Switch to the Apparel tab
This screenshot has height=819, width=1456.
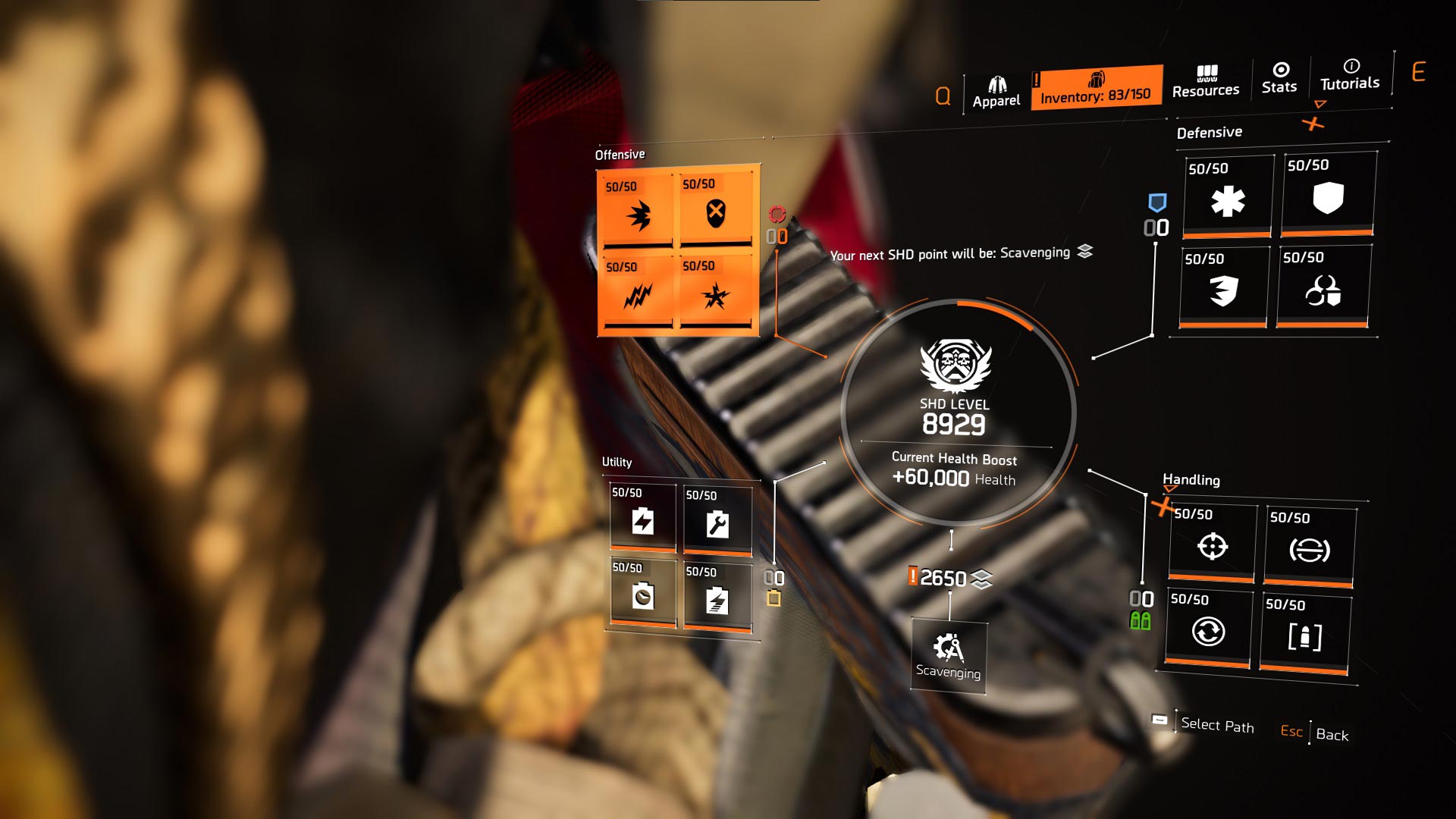point(996,93)
